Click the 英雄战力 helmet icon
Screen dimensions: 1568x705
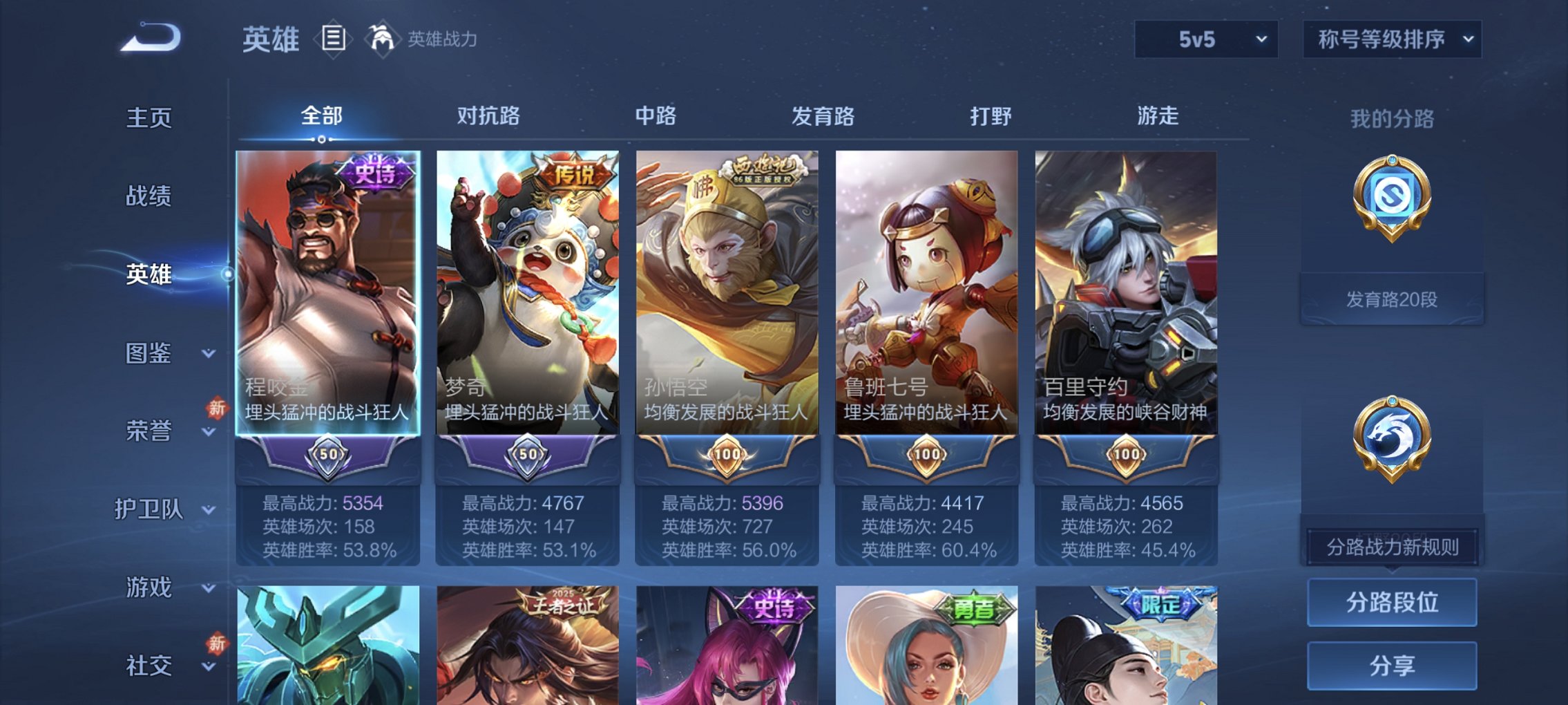(x=381, y=38)
